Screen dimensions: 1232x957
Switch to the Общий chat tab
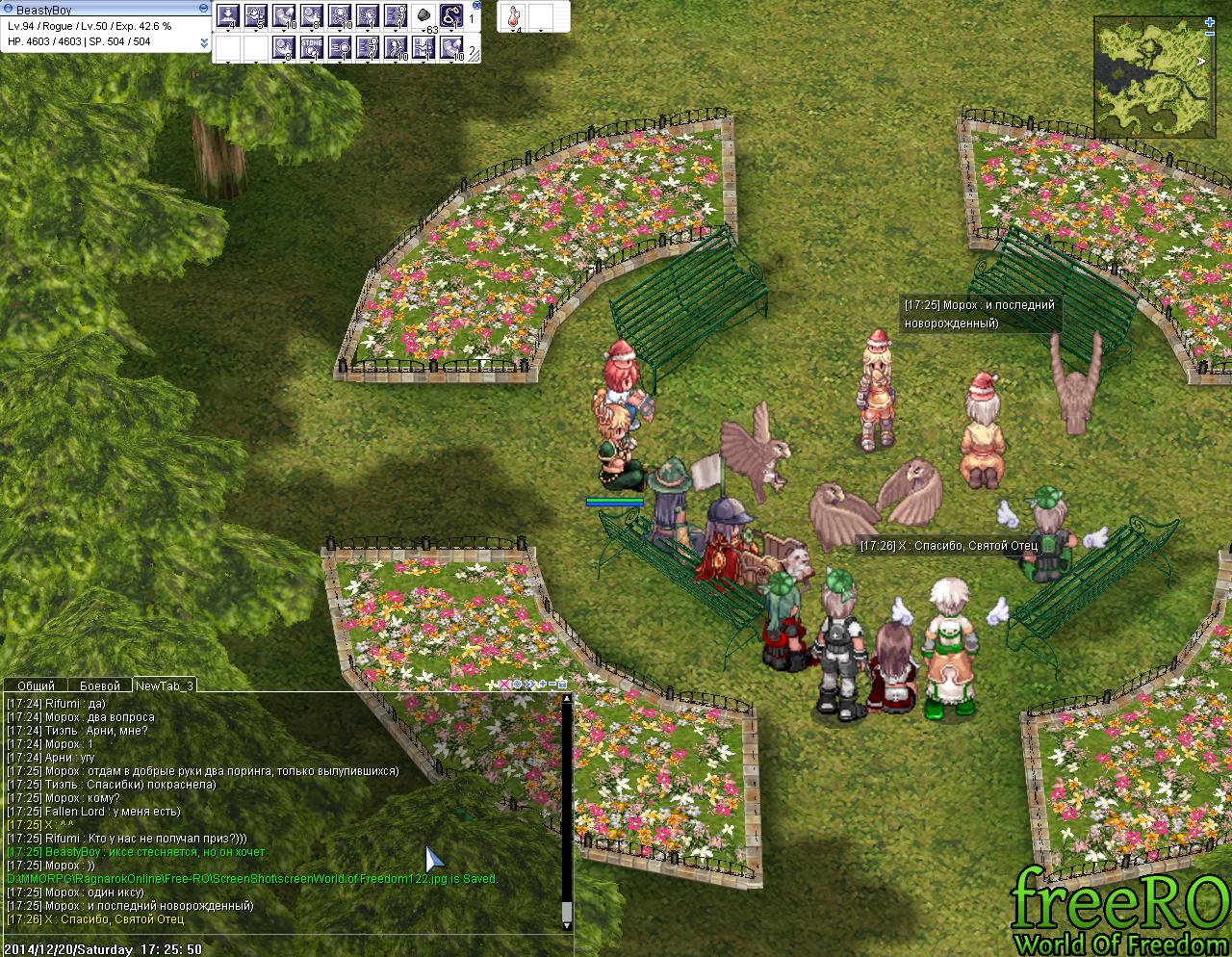36,685
